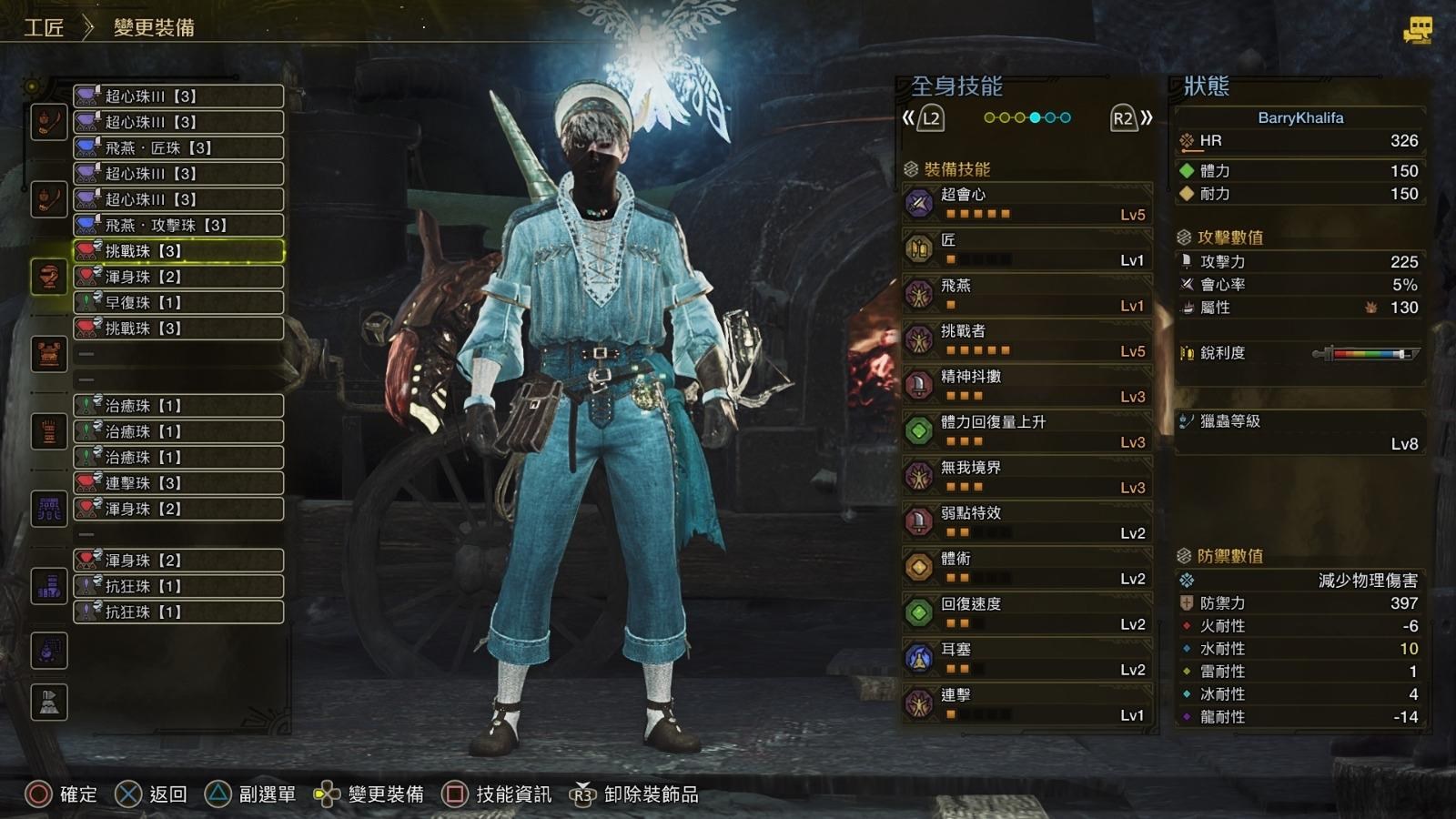Select the highlighted 挑戰珠【3】 decoration

point(178,251)
